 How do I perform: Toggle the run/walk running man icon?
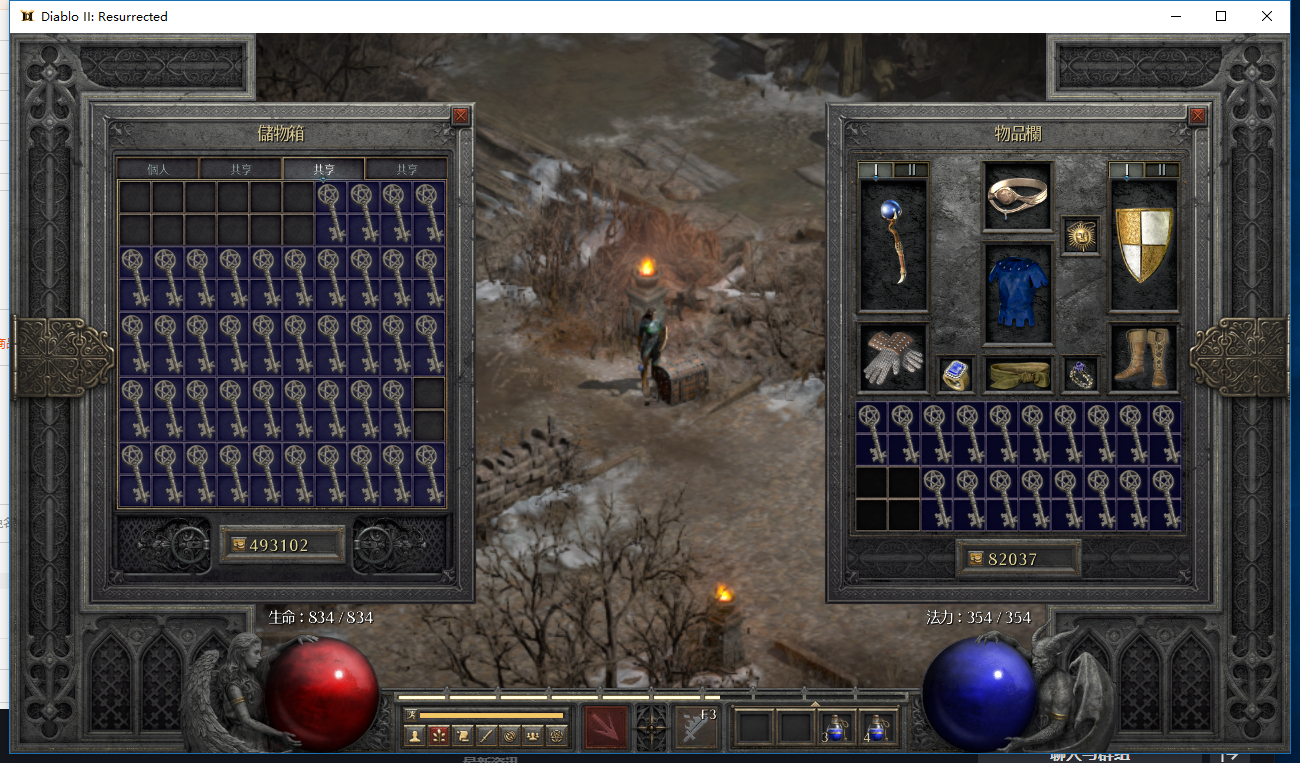coord(411,714)
